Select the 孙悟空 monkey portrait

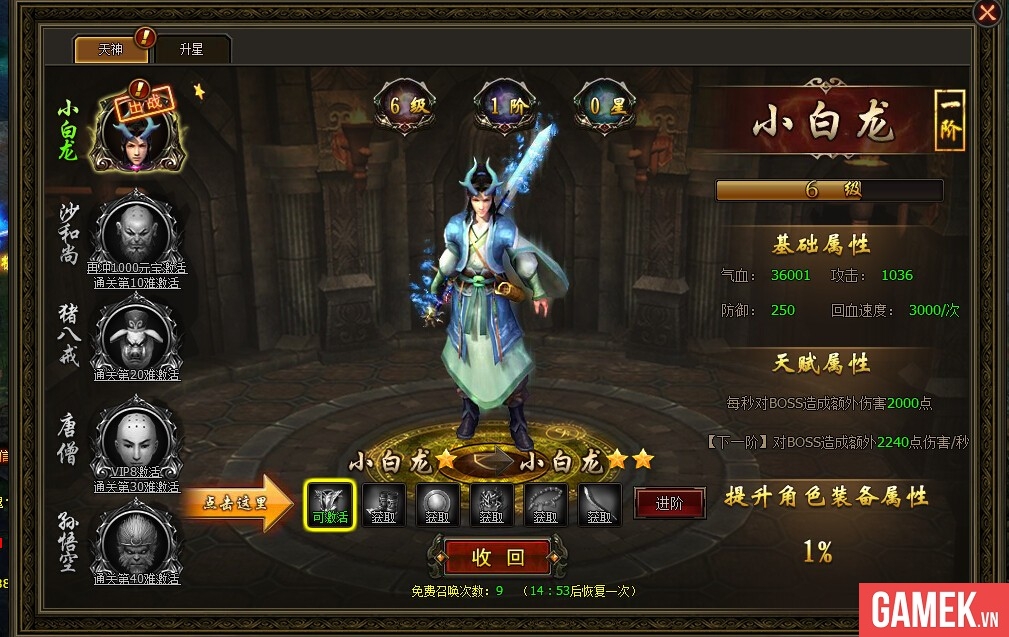pyautogui.click(x=135, y=540)
